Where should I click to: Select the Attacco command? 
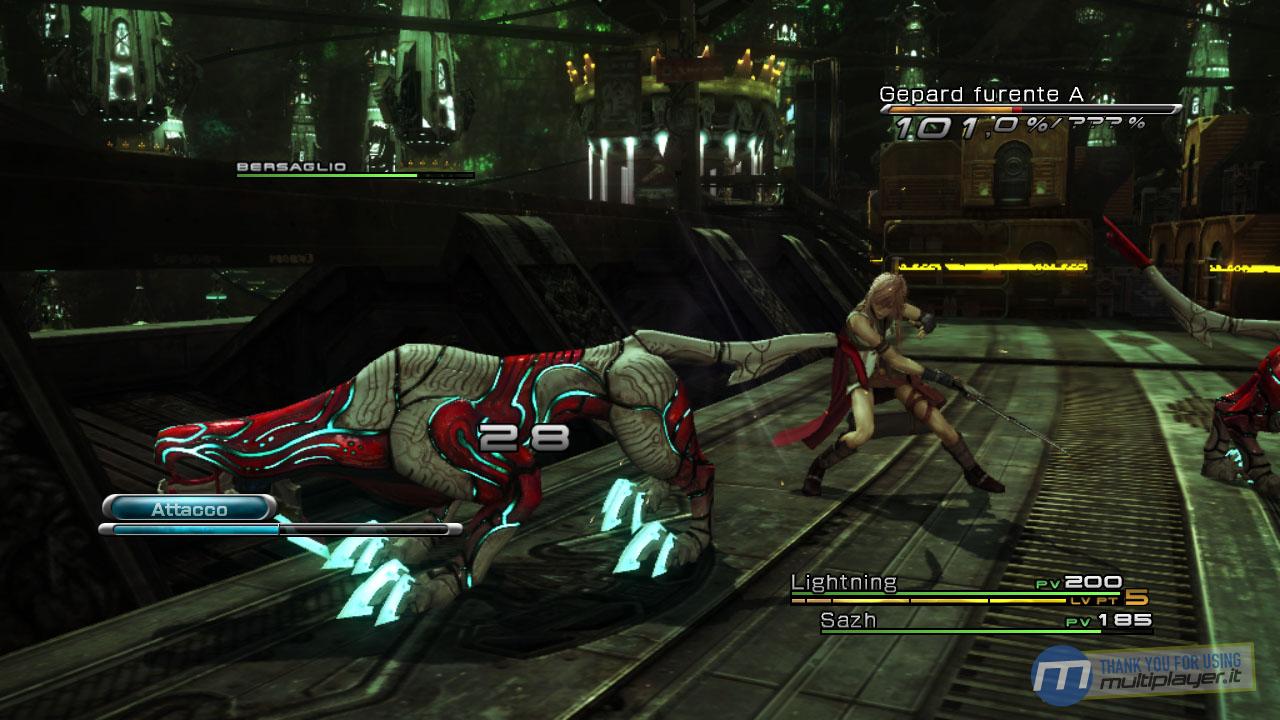189,509
